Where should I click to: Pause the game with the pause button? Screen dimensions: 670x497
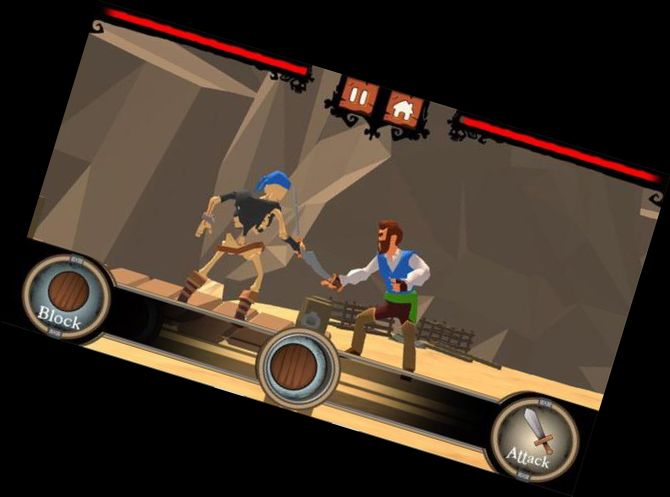(x=359, y=96)
